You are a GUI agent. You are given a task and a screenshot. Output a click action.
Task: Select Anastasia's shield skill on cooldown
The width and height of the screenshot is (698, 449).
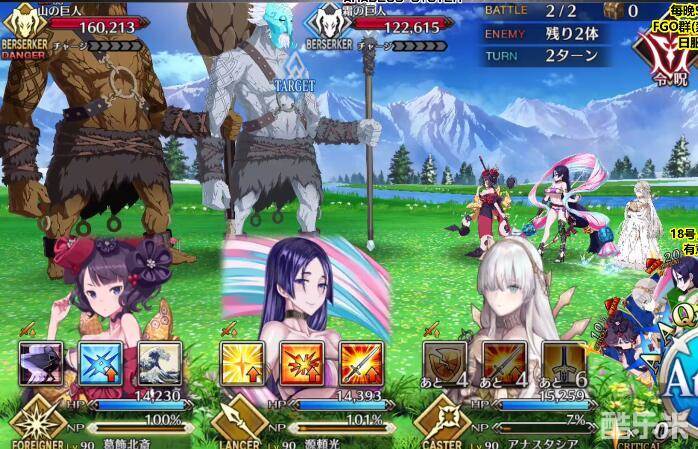[443, 362]
